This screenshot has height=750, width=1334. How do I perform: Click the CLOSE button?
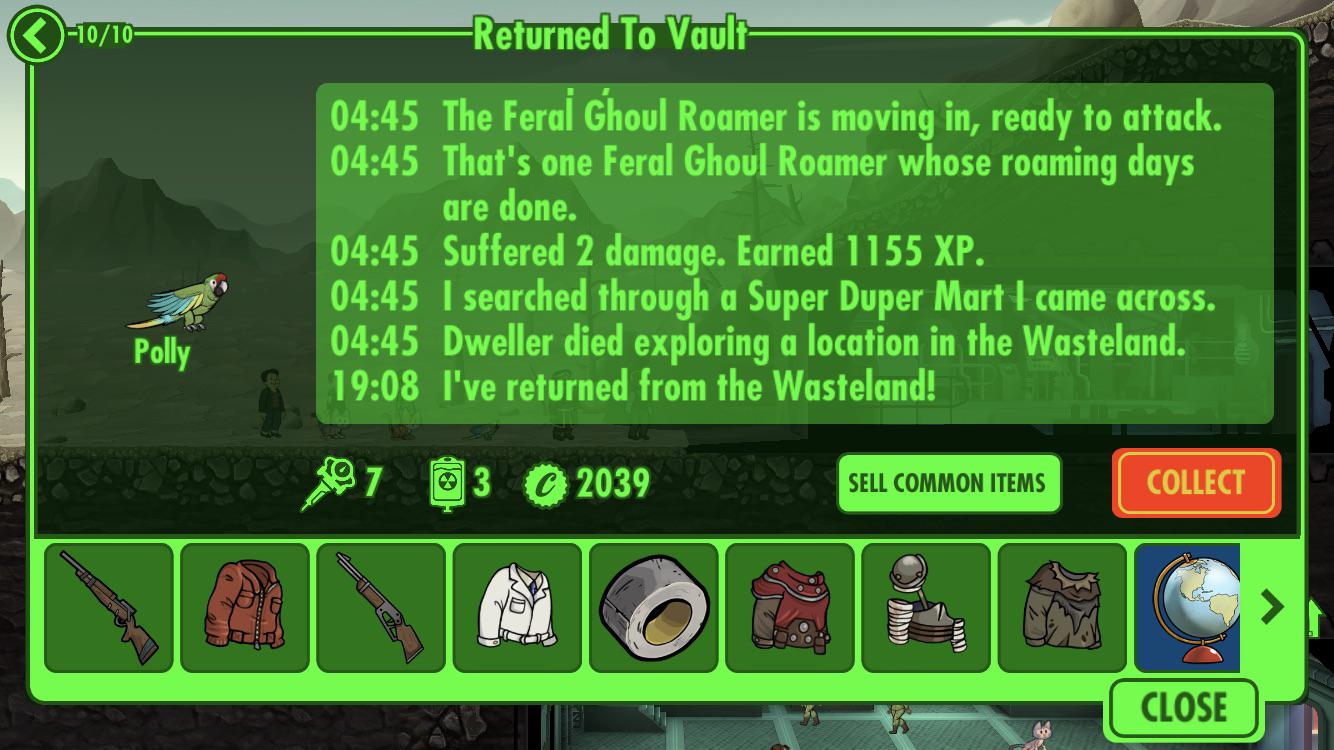(1184, 706)
